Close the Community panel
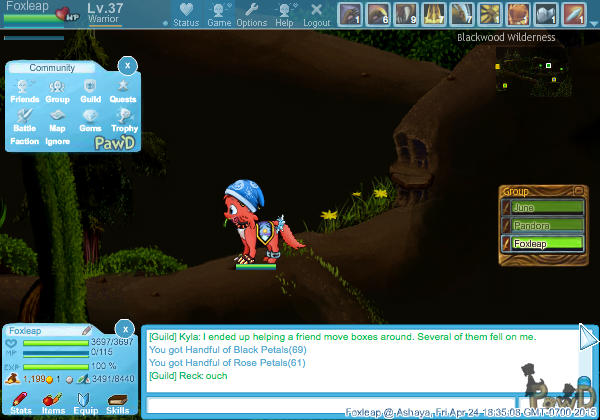Viewport: 600px width, 420px height. pyautogui.click(x=127, y=65)
